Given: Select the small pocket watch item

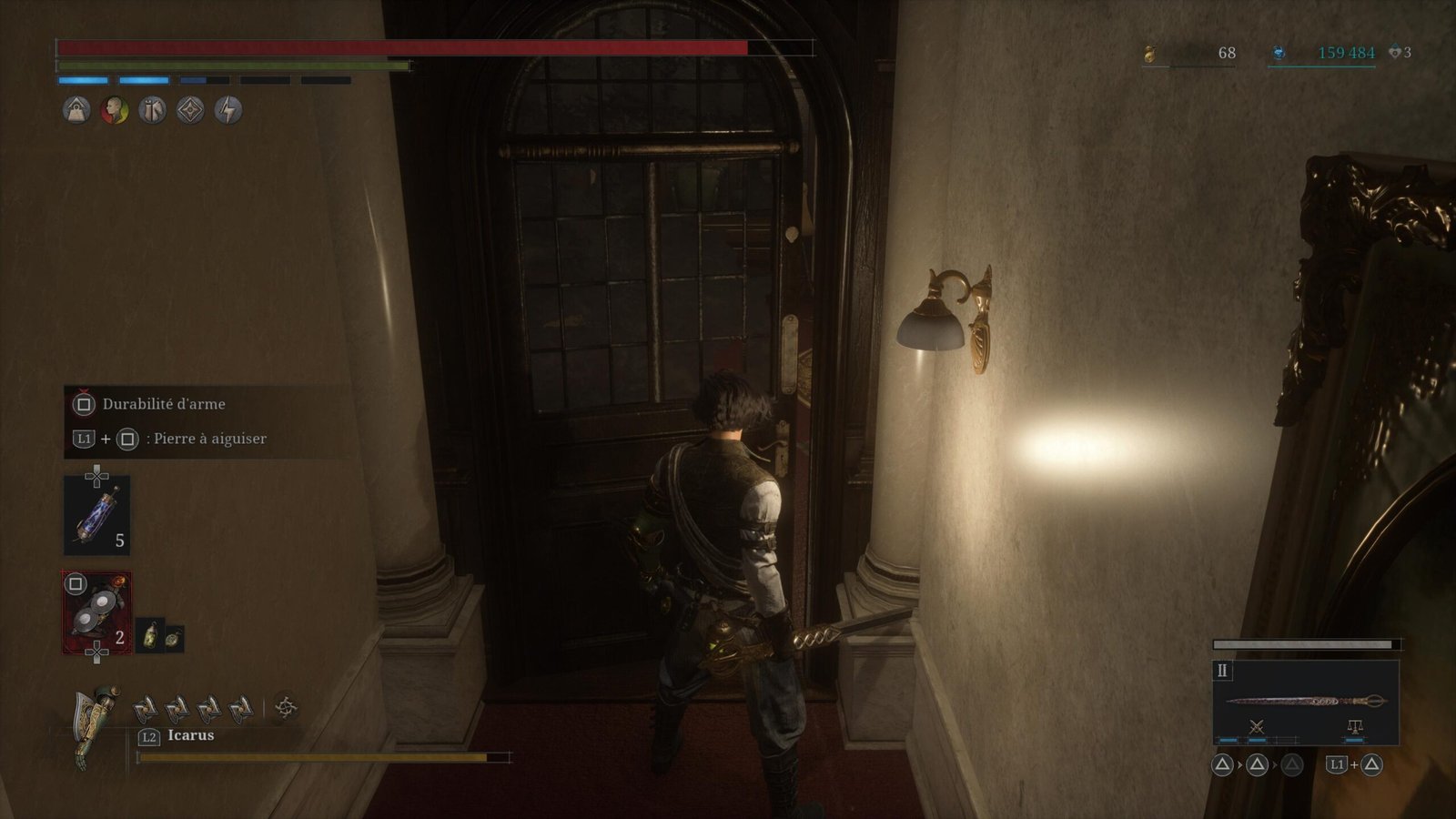Looking at the screenshot, I should pyautogui.click(x=173, y=638).
